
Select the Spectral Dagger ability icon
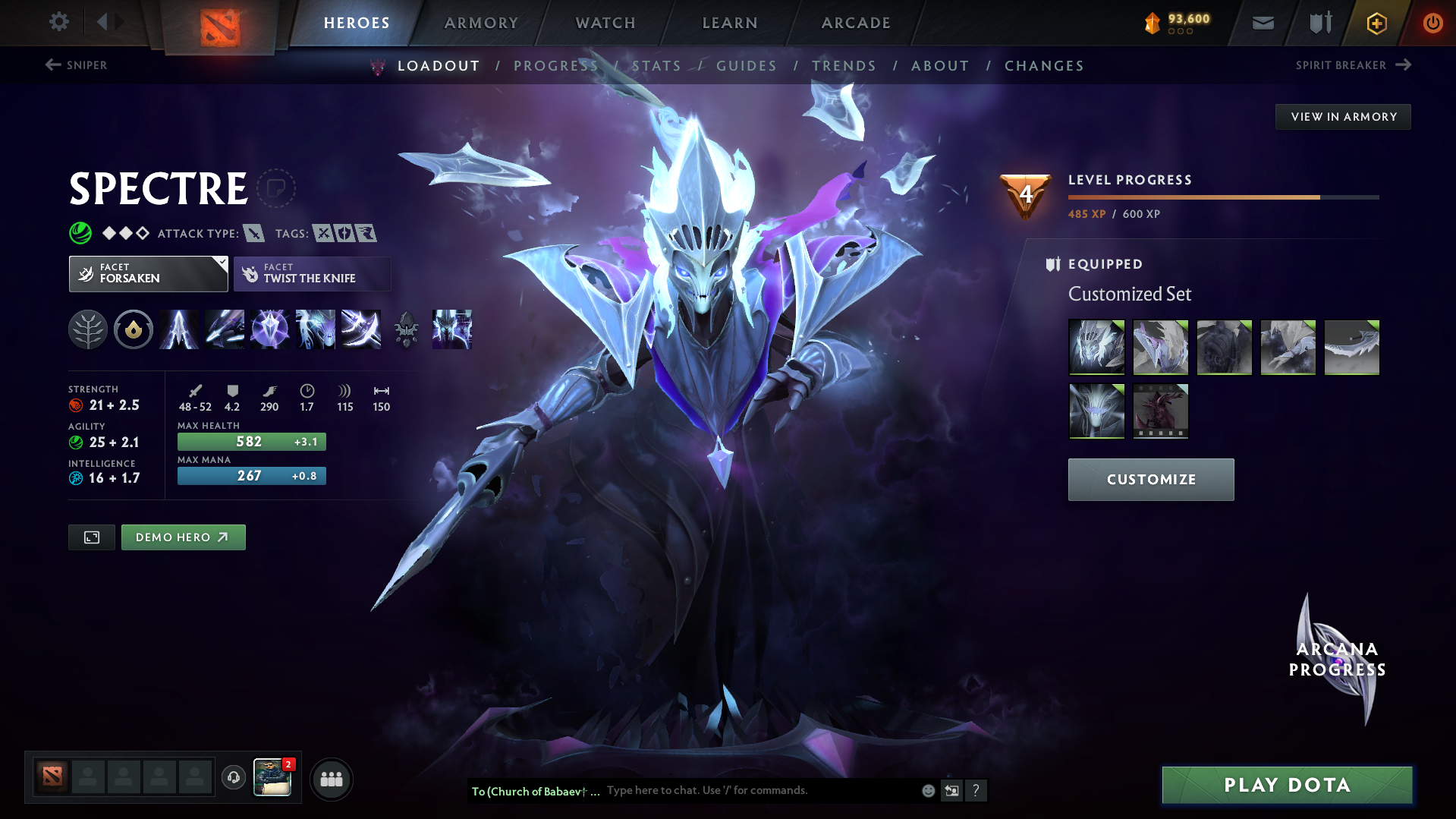pyautogui.click(x=179, y=329)
